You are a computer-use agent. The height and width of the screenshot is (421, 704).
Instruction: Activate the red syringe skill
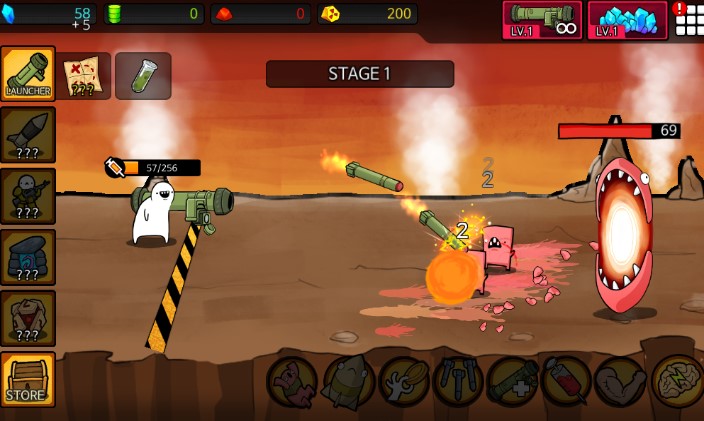(567, 382)
